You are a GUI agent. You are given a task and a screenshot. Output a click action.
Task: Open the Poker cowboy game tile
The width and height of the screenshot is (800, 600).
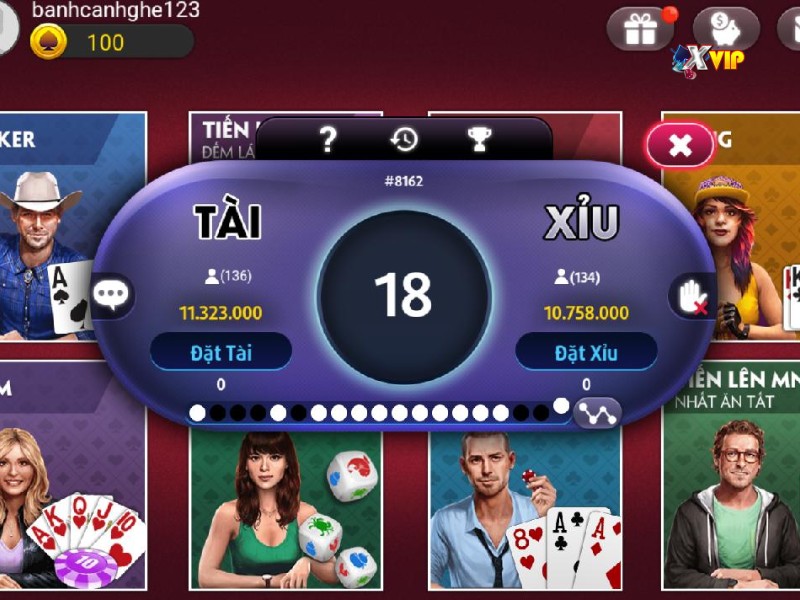click(60, 230)
